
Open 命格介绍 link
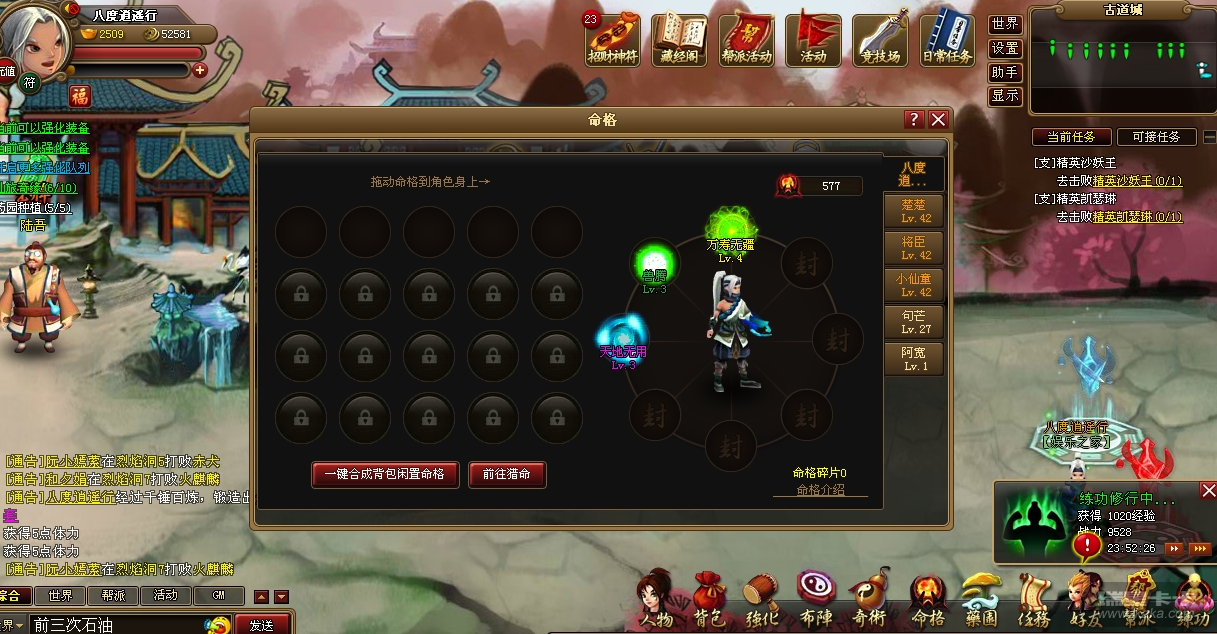tap(820, 490)
